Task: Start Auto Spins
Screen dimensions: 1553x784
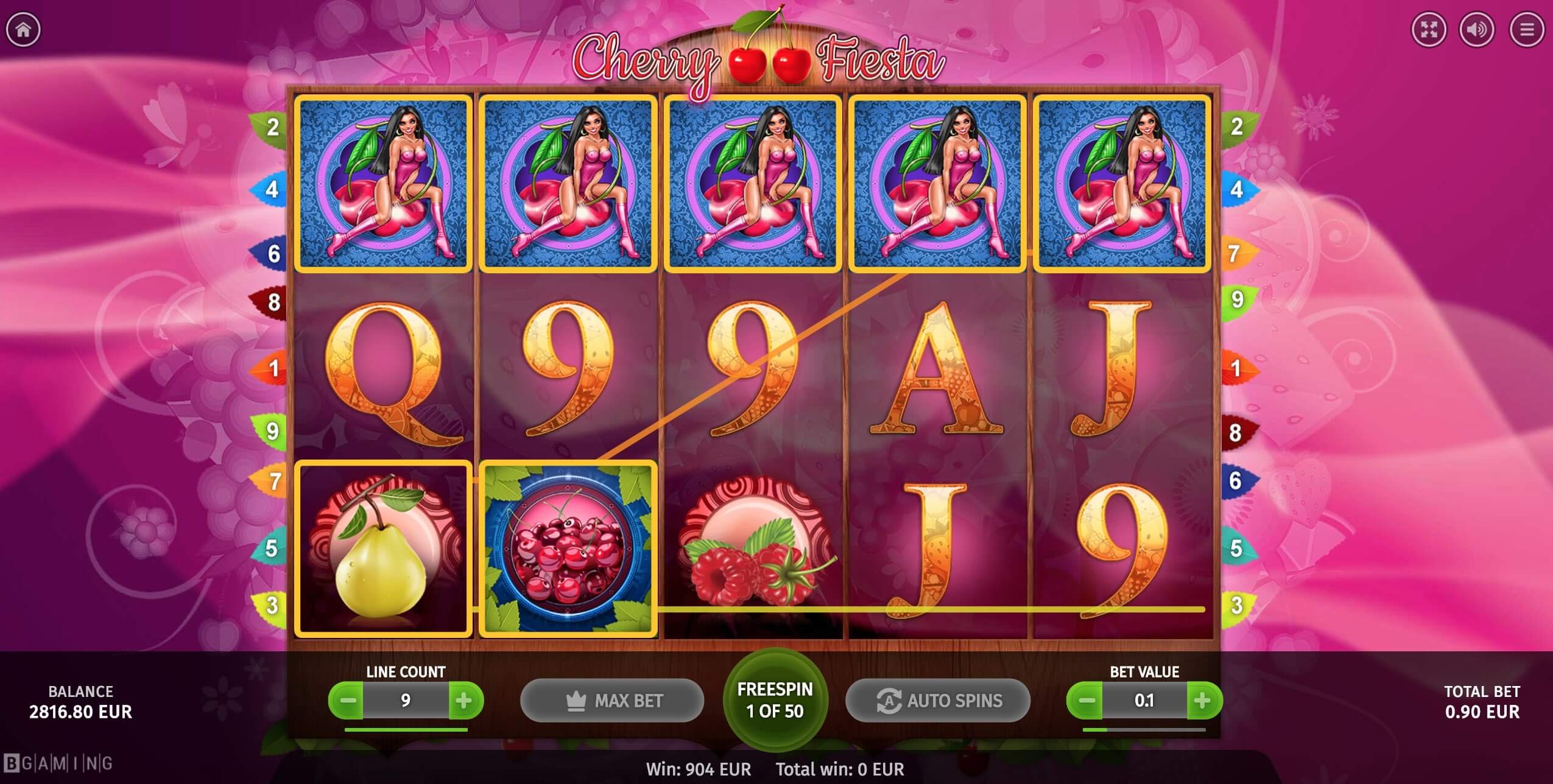Action: tap(938, 701)
